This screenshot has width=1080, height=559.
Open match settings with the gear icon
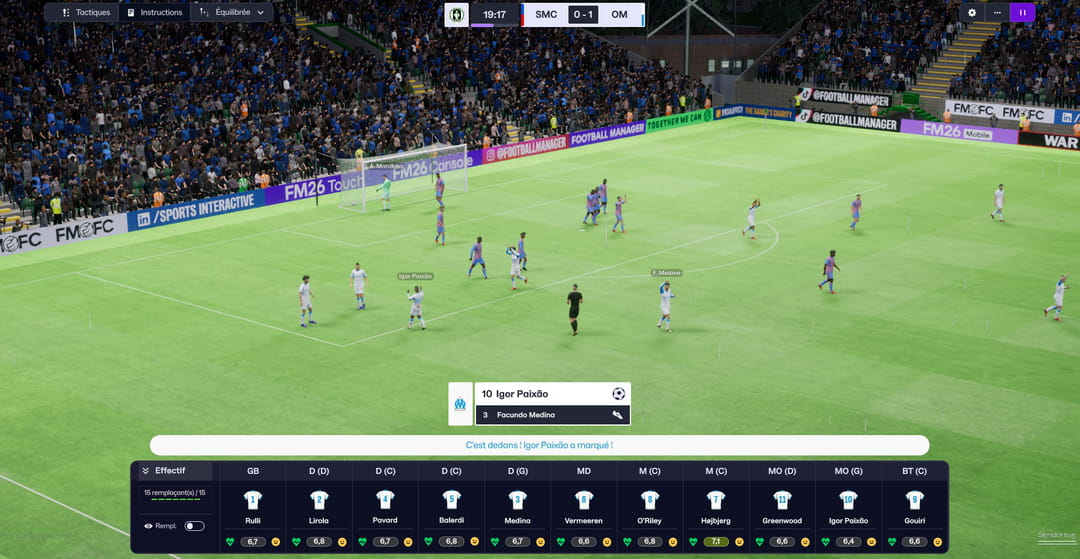pos(971,13)
